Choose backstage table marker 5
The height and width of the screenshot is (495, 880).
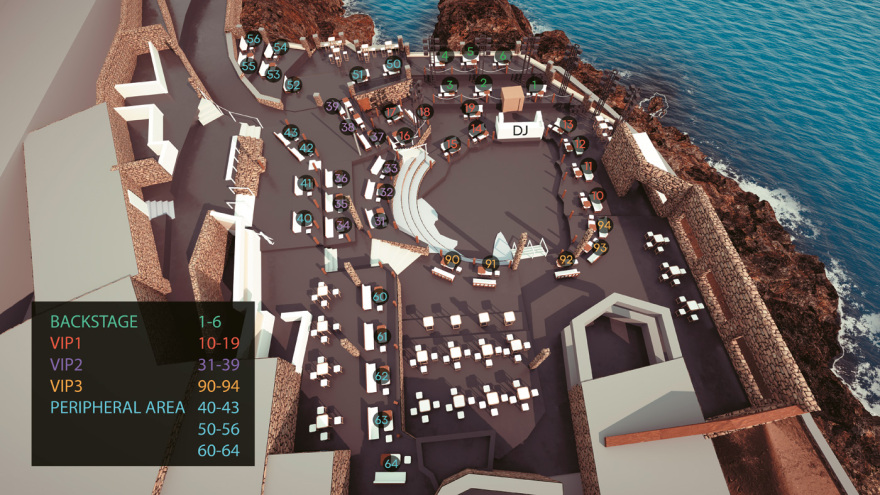coord(470,52)
